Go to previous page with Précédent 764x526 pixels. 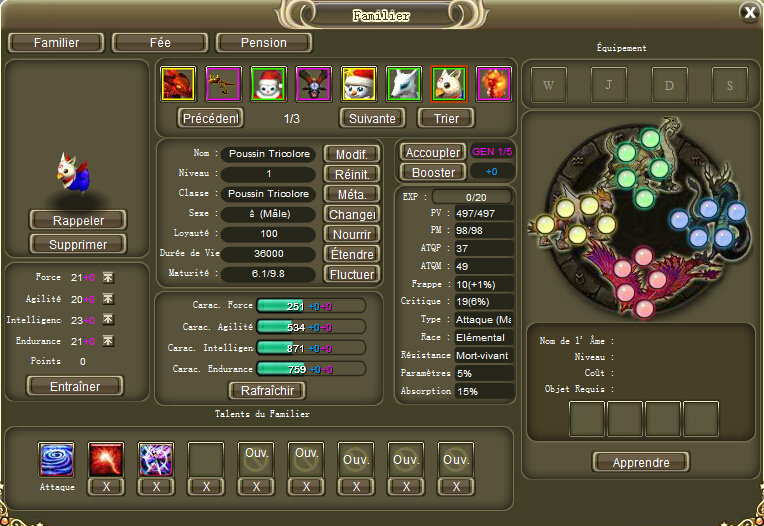(x=211, y=118)
